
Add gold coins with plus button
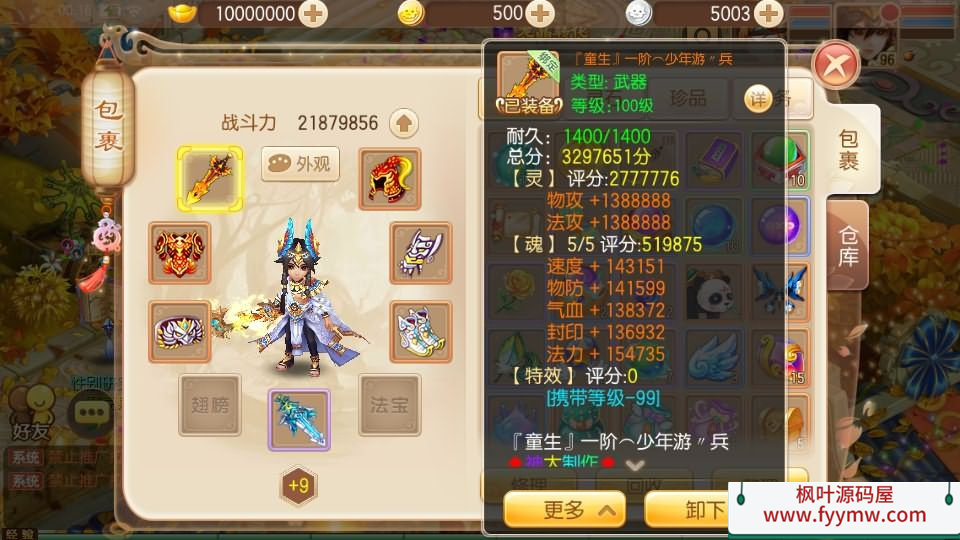coord(540,14)
